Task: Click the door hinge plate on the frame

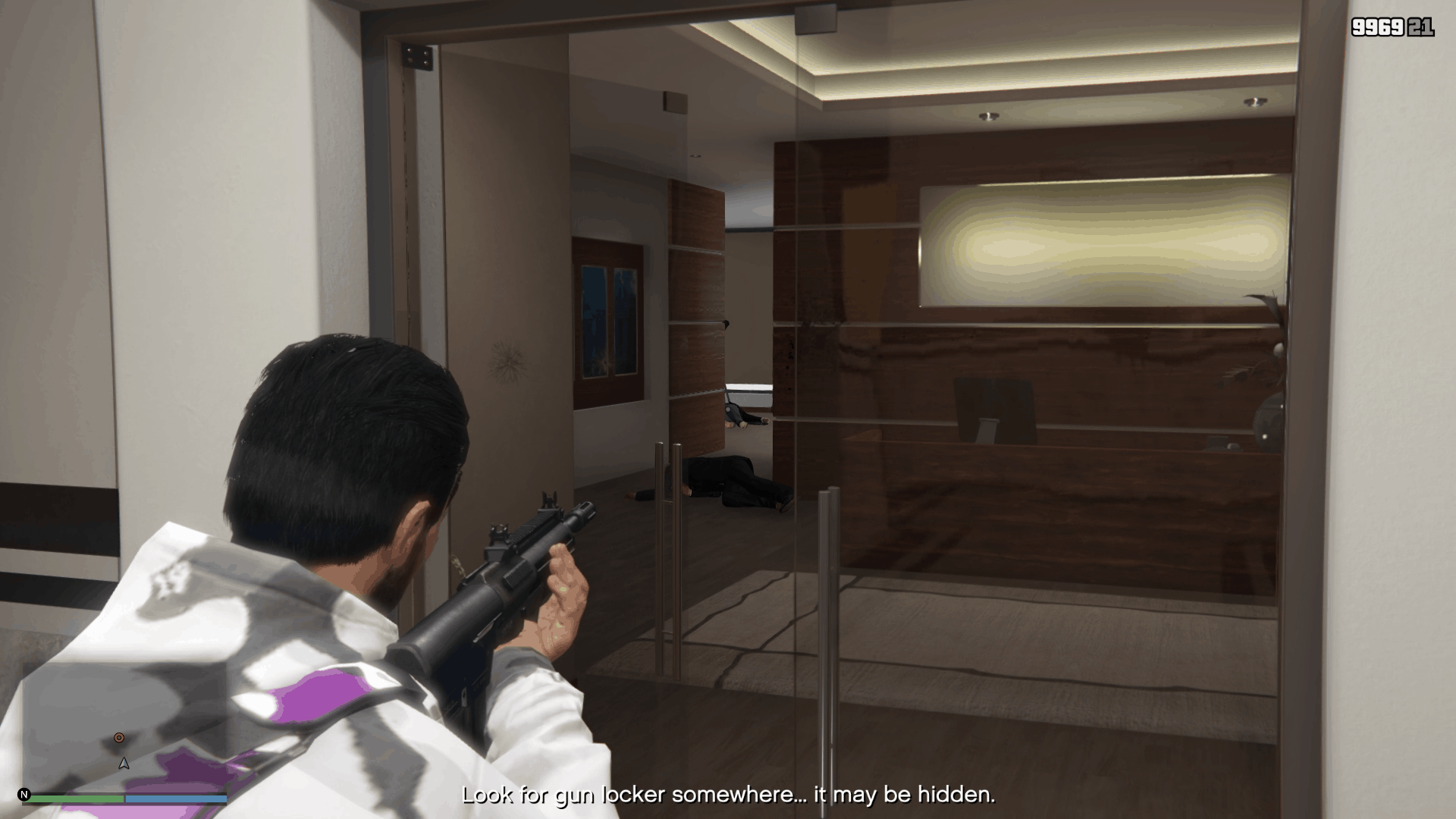Action: (416, 57)
